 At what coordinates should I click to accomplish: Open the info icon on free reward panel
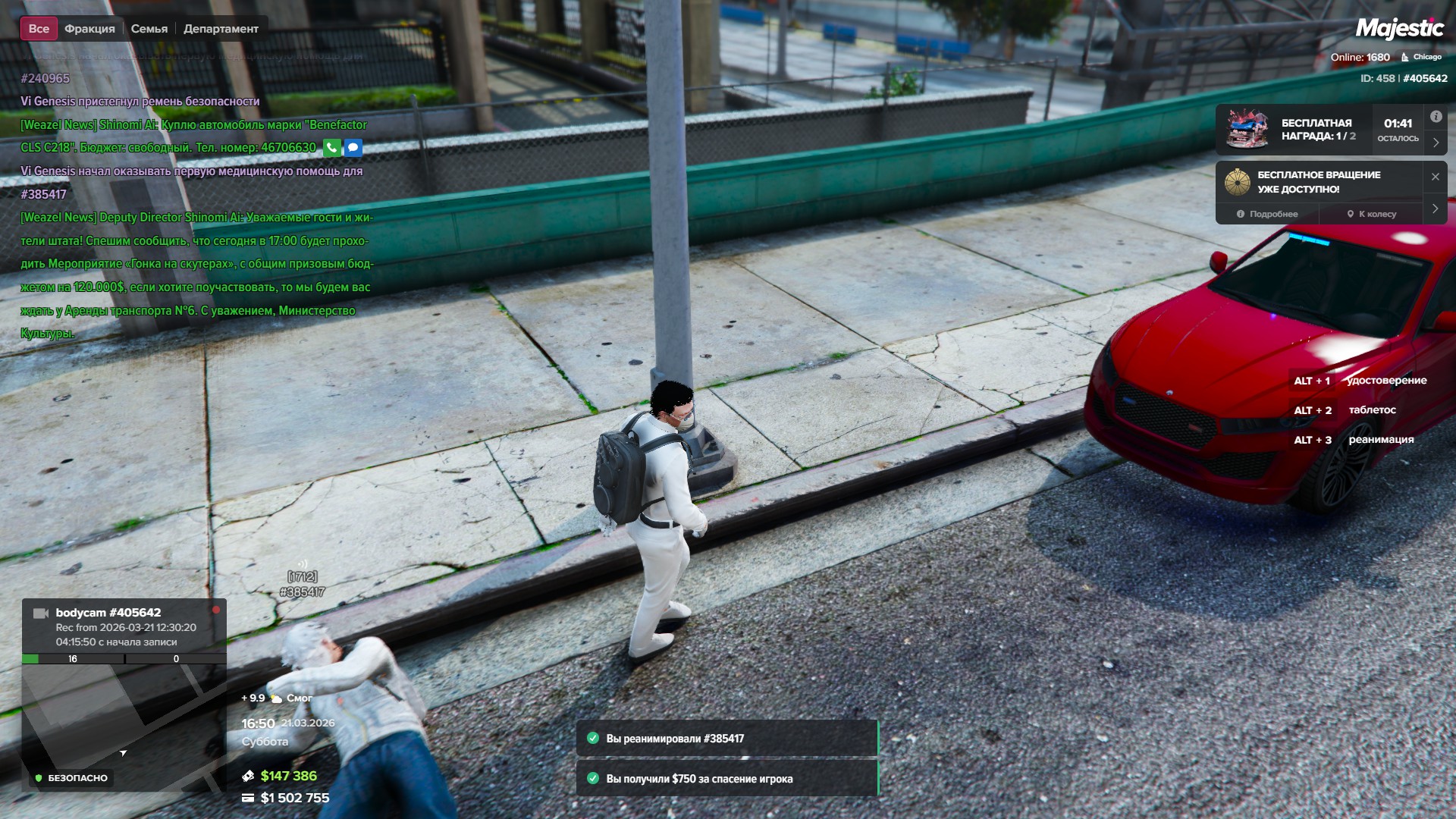pyautogui.click(x=1436, y=117)
